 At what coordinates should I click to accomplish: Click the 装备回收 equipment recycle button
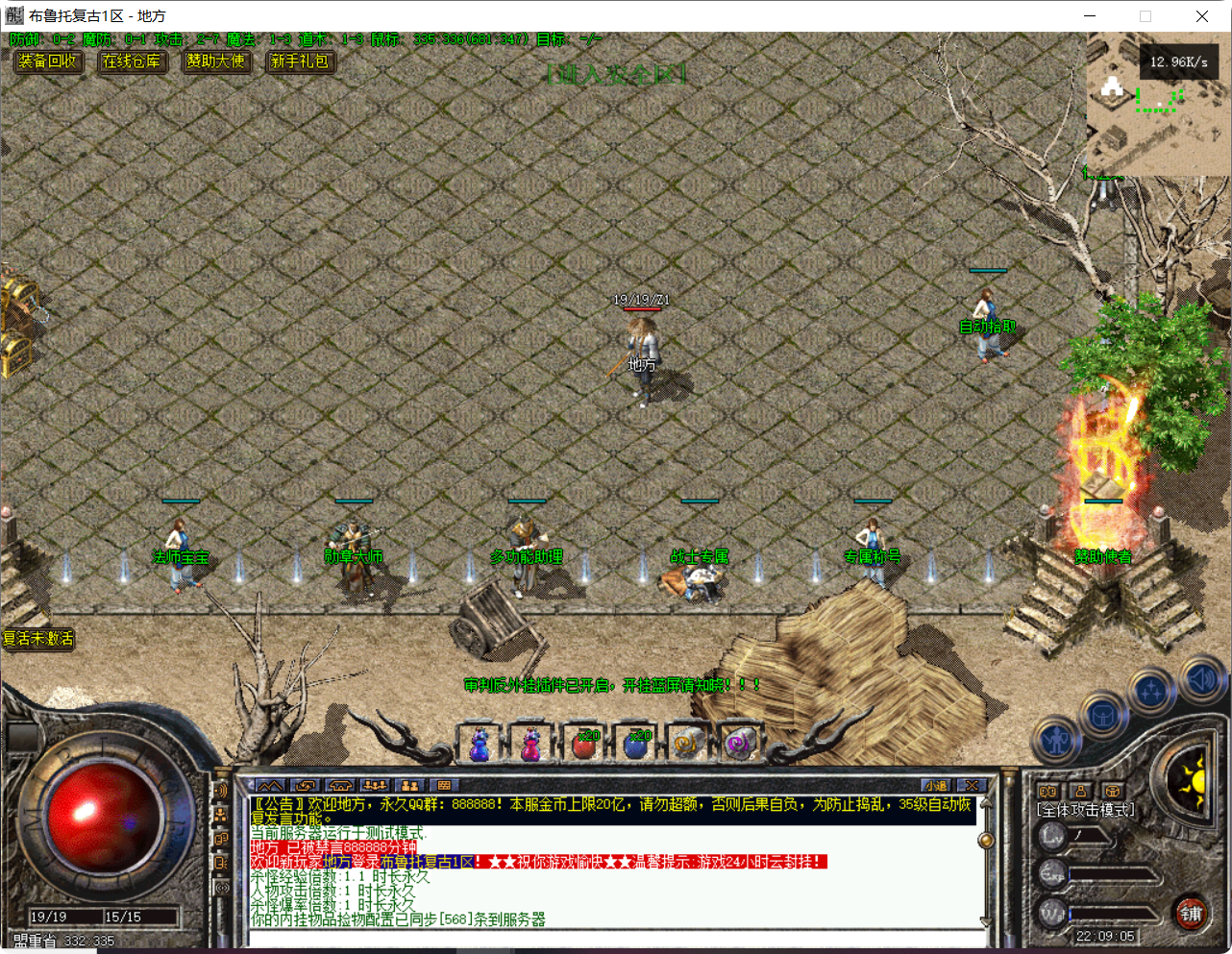(48, 61)
